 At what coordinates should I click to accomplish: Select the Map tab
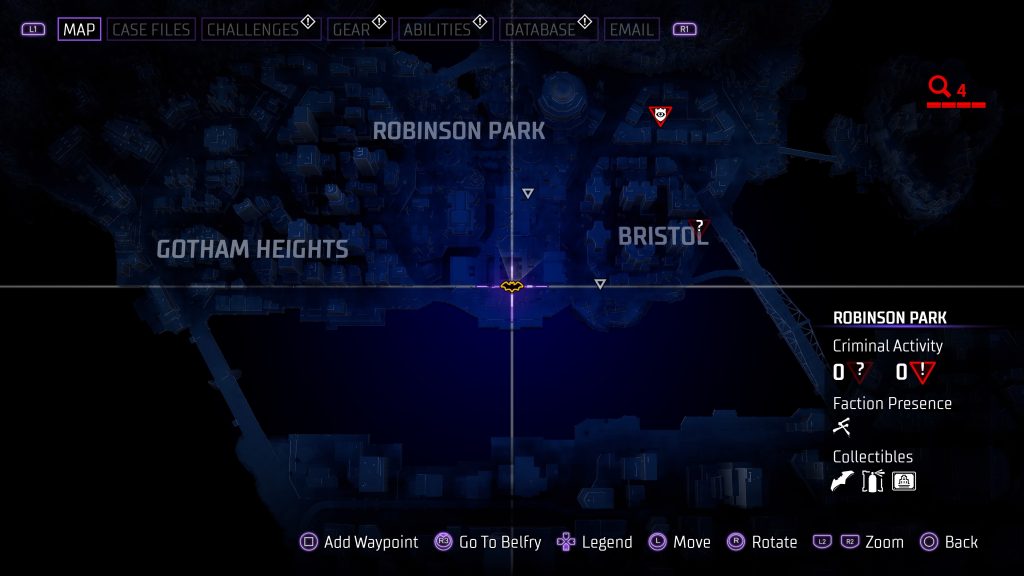(x=79, y=29)
